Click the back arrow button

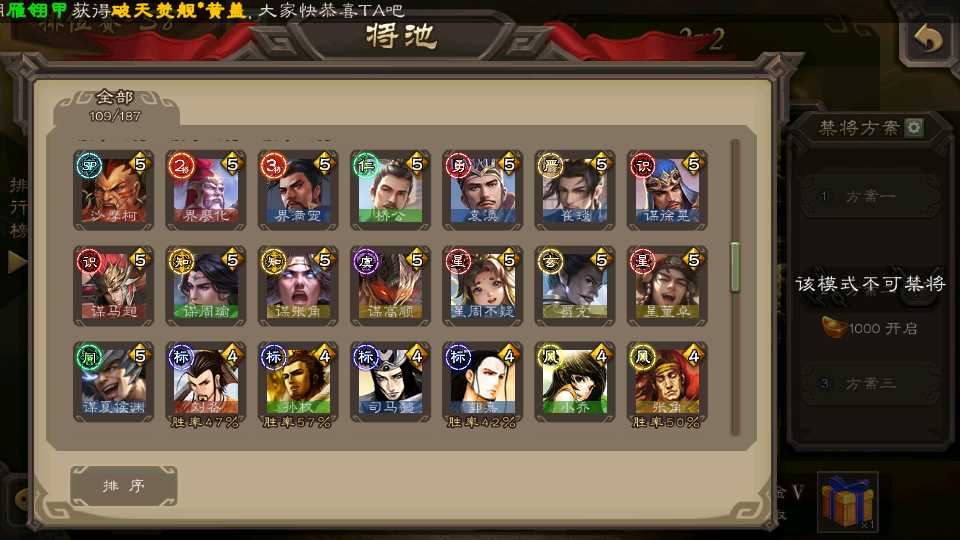tap(929, 40)
